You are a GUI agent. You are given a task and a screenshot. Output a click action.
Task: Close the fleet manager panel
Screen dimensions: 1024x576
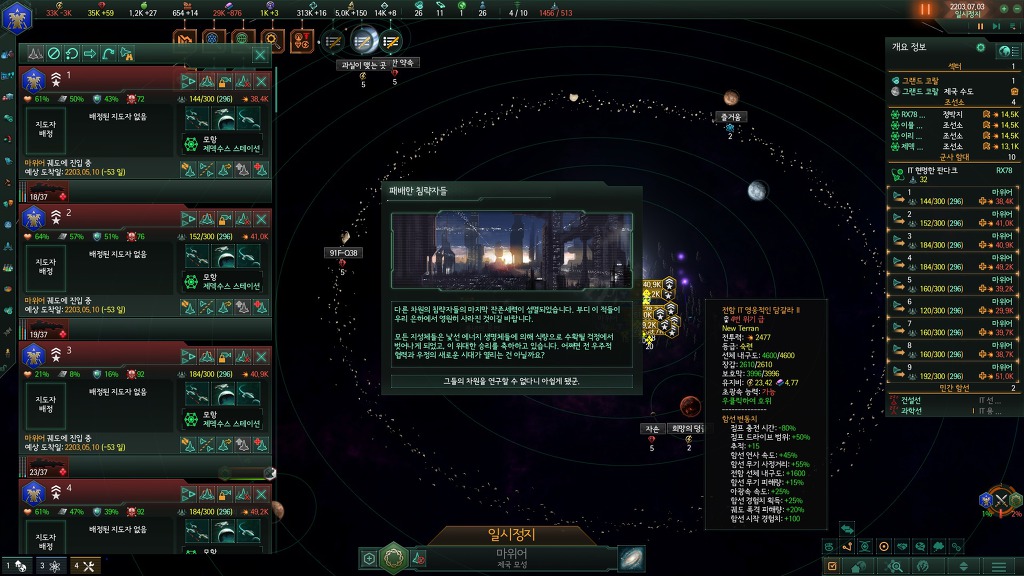[x=260, y=54]
